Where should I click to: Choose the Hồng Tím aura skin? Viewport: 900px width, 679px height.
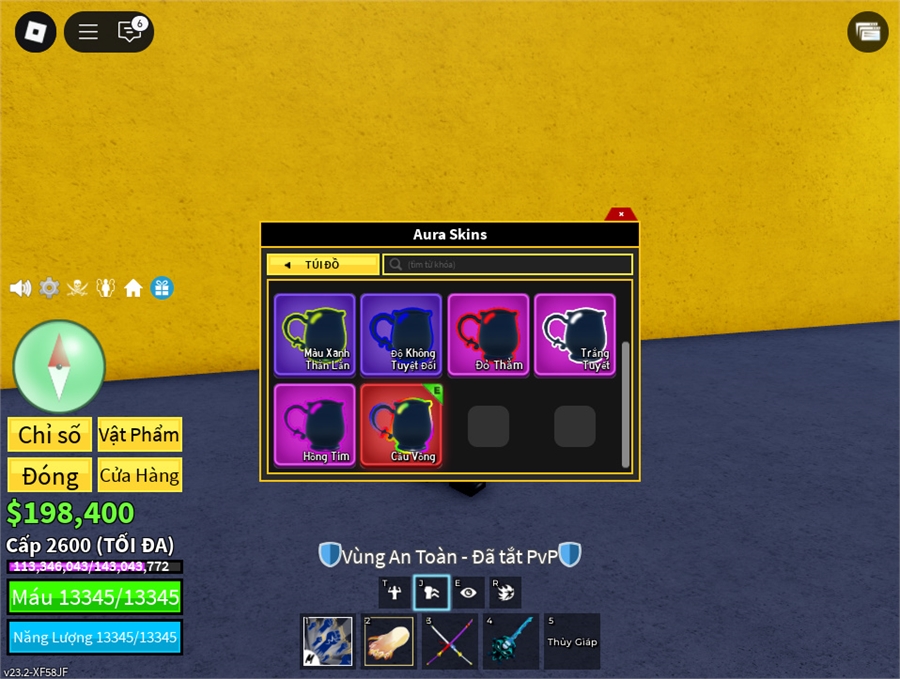pos(315,424)
